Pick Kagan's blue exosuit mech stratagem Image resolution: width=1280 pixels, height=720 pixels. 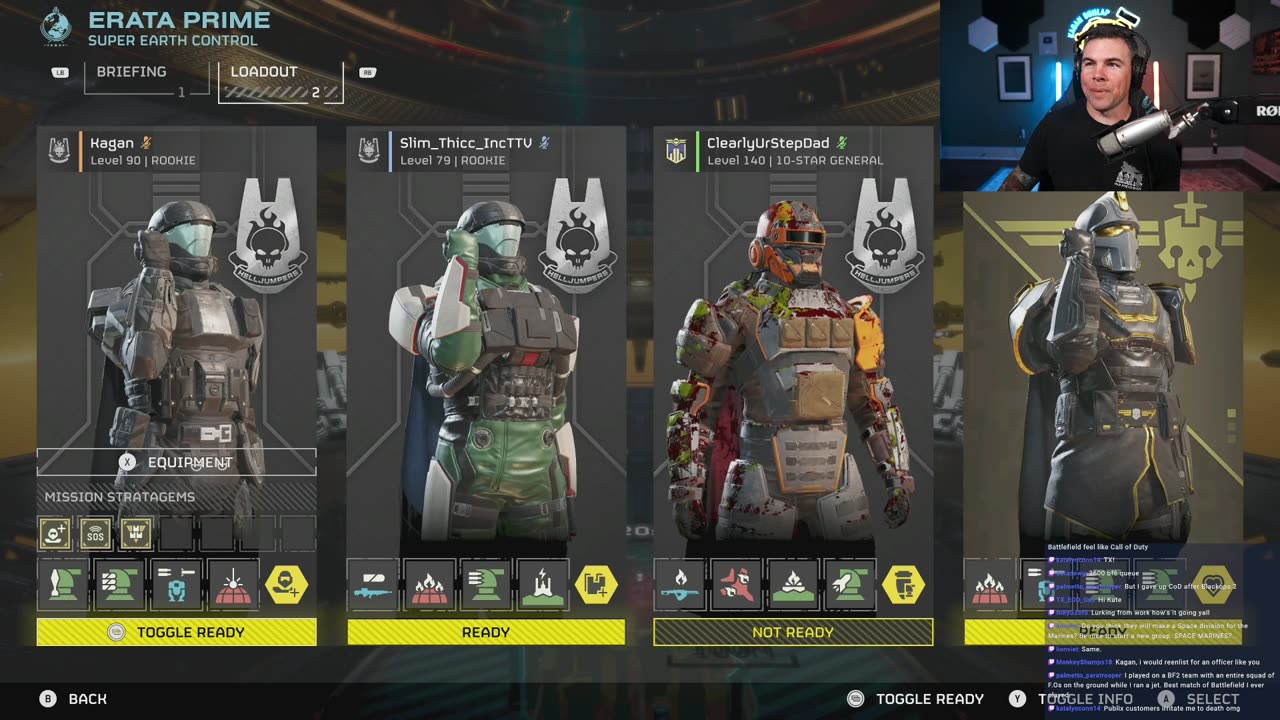click(x=176, y=585)
